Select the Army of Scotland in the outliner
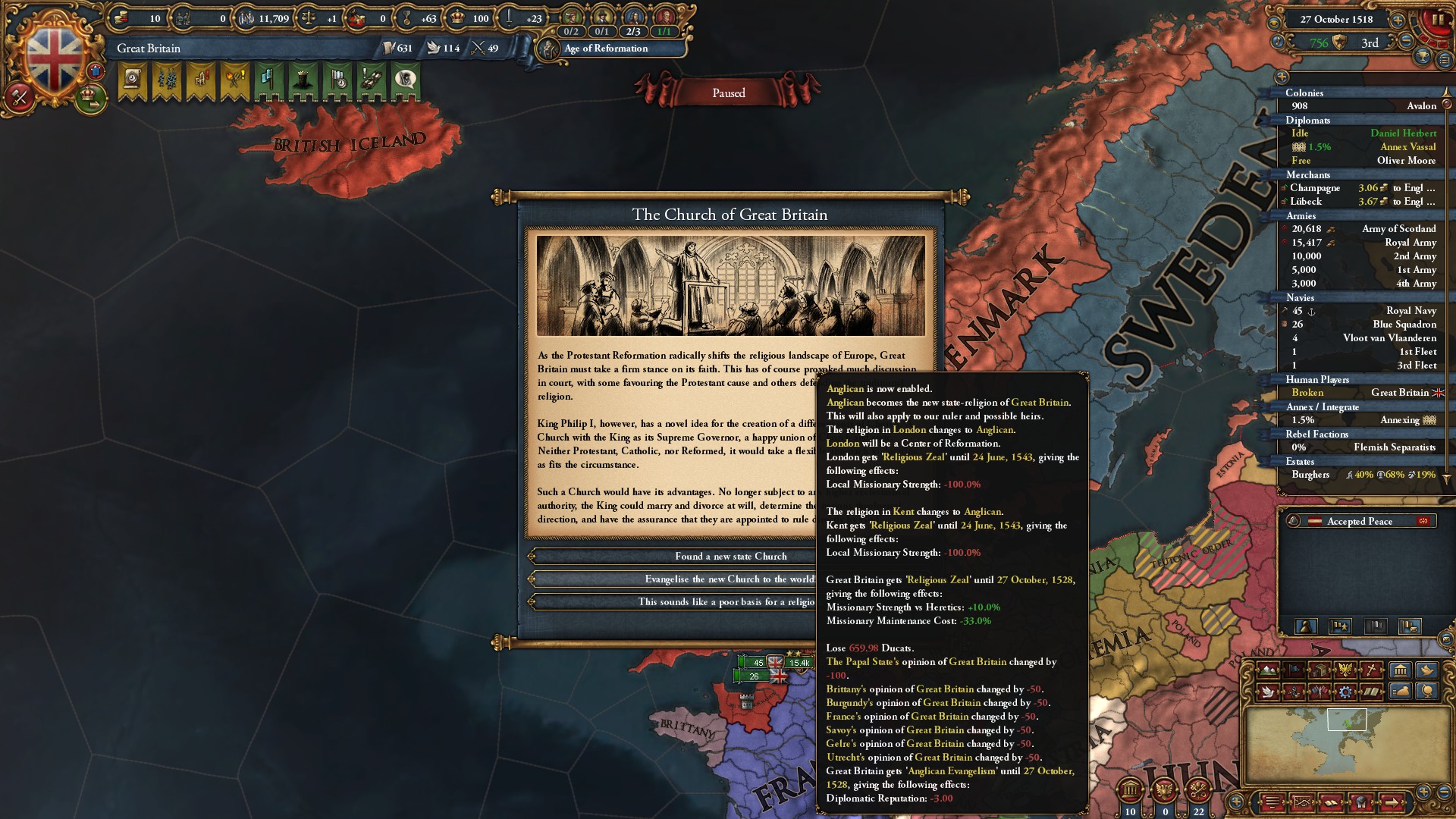Image resolution: width=1456 pixels, height=819 pixels. pyautogui.click(x=1398, y=228)
